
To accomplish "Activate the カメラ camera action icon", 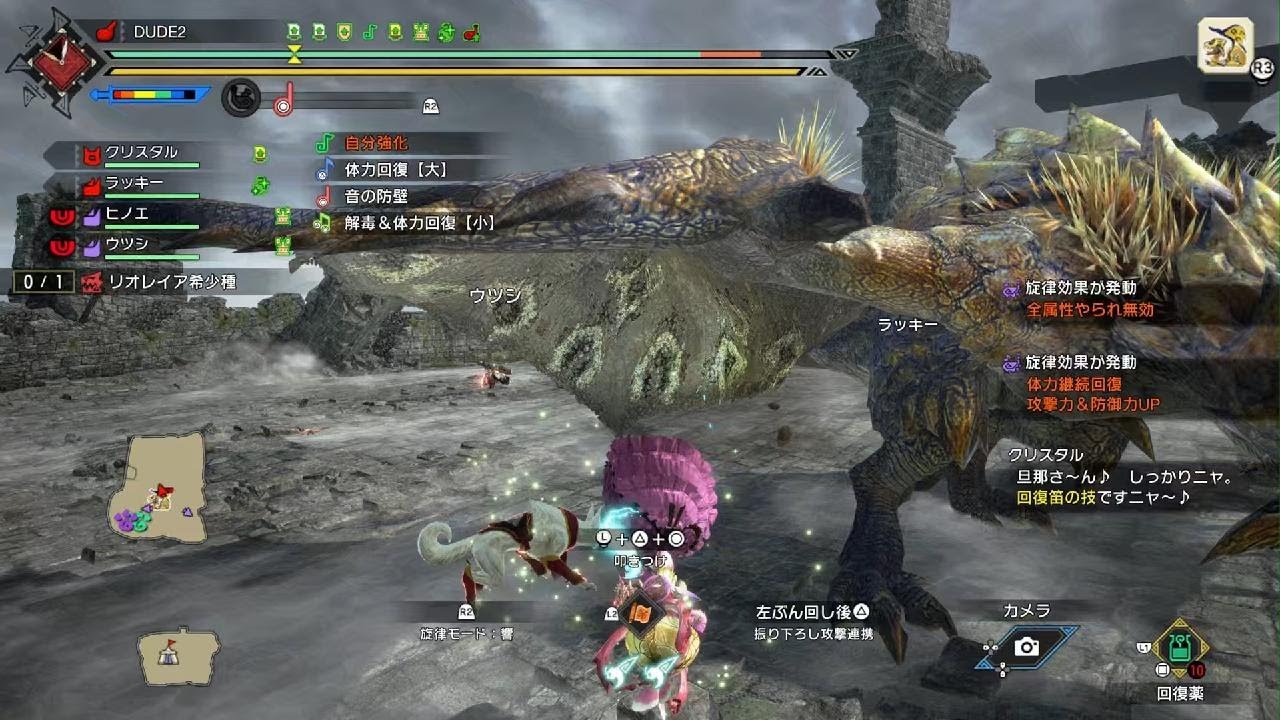I will (1026, 647).
